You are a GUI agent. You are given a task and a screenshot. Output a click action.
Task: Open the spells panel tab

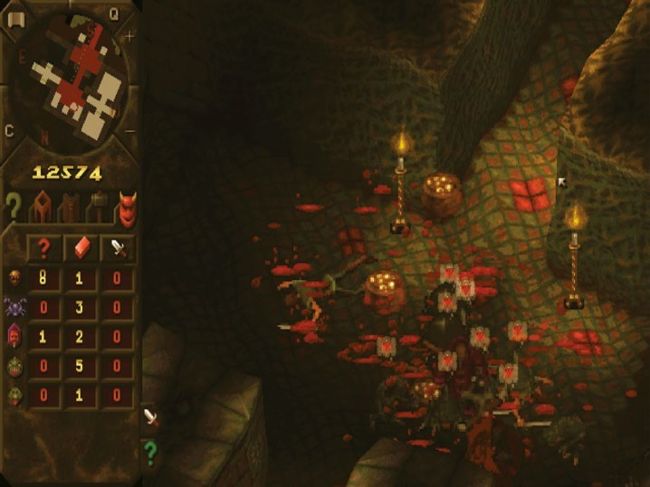click(70, 208)
